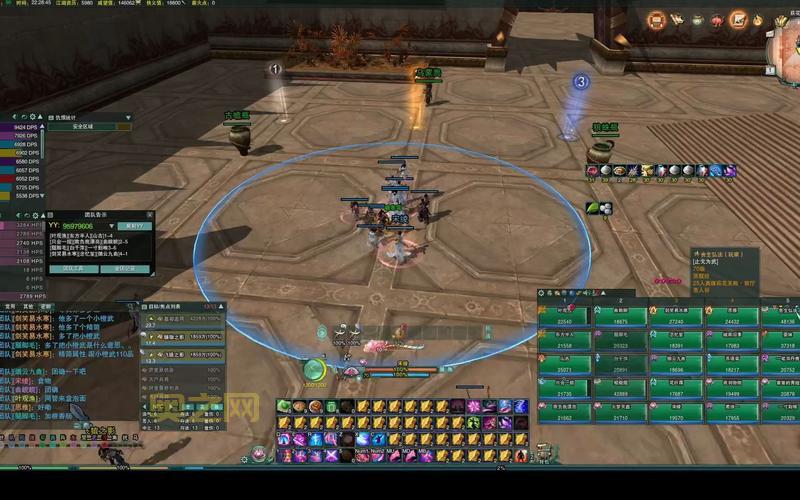Open the raid panel settings gear icon
Screen dimensions: 800x500
click(x=542, y=294)
